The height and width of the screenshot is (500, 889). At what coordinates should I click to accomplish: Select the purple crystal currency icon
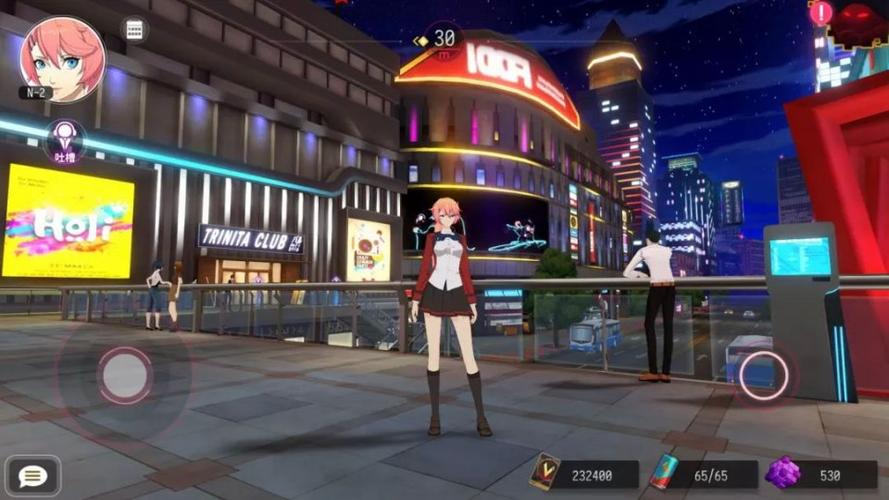click(781, 472)
